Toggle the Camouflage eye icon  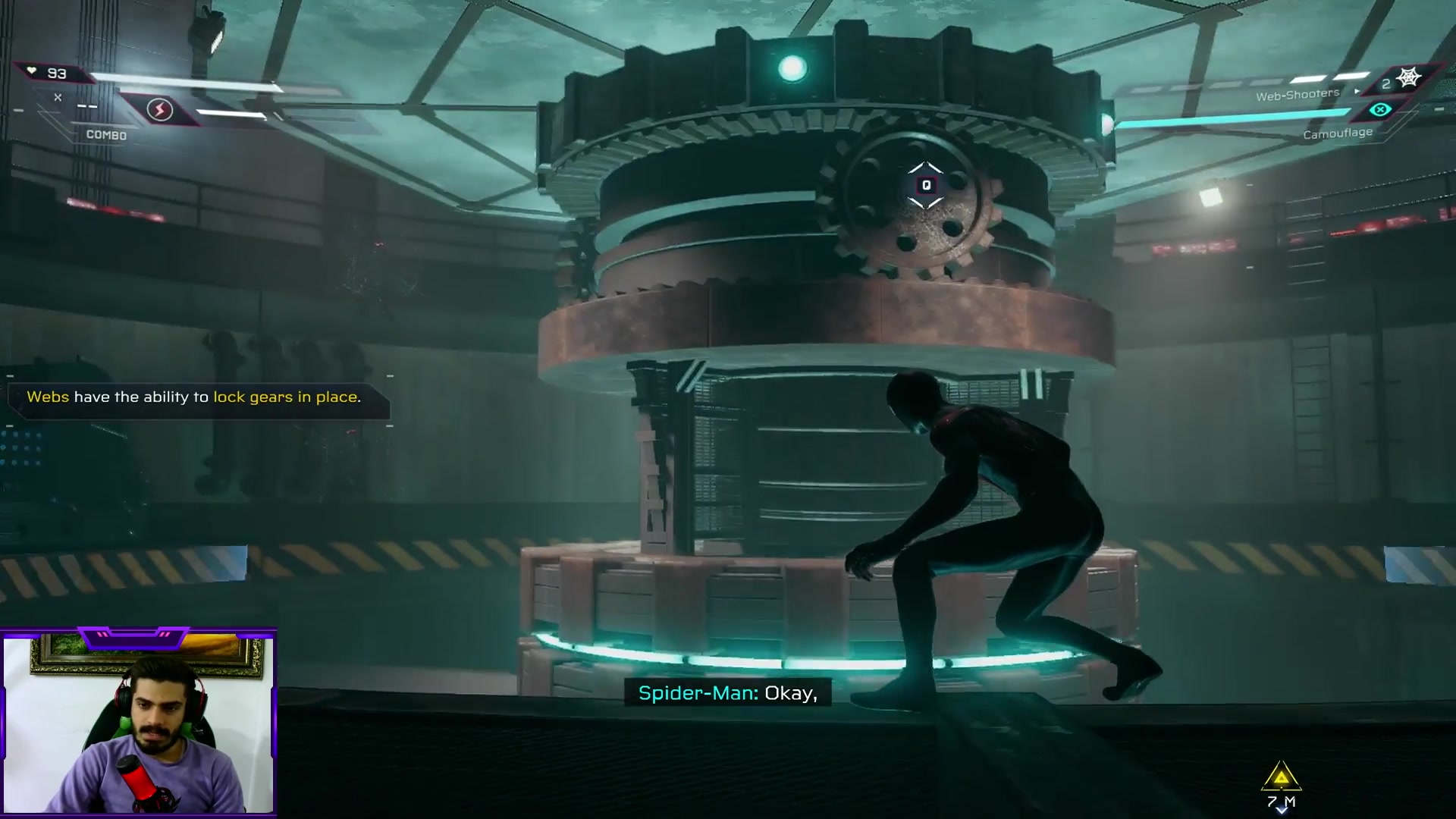click(1379, 111)
